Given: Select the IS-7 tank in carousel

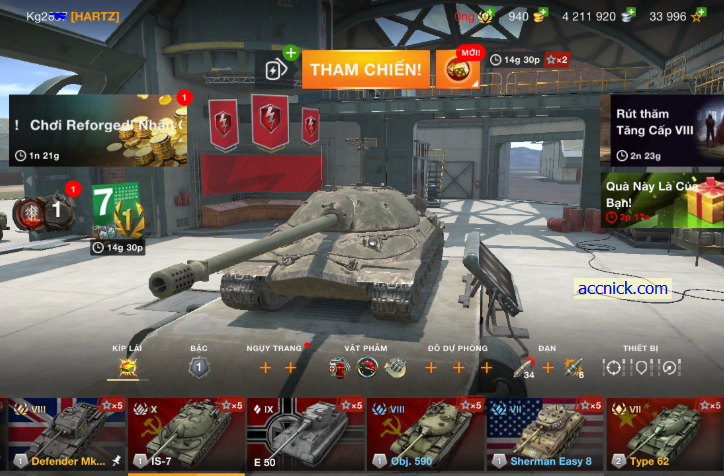Looking at the screenshot, I should tap(185, 434).
